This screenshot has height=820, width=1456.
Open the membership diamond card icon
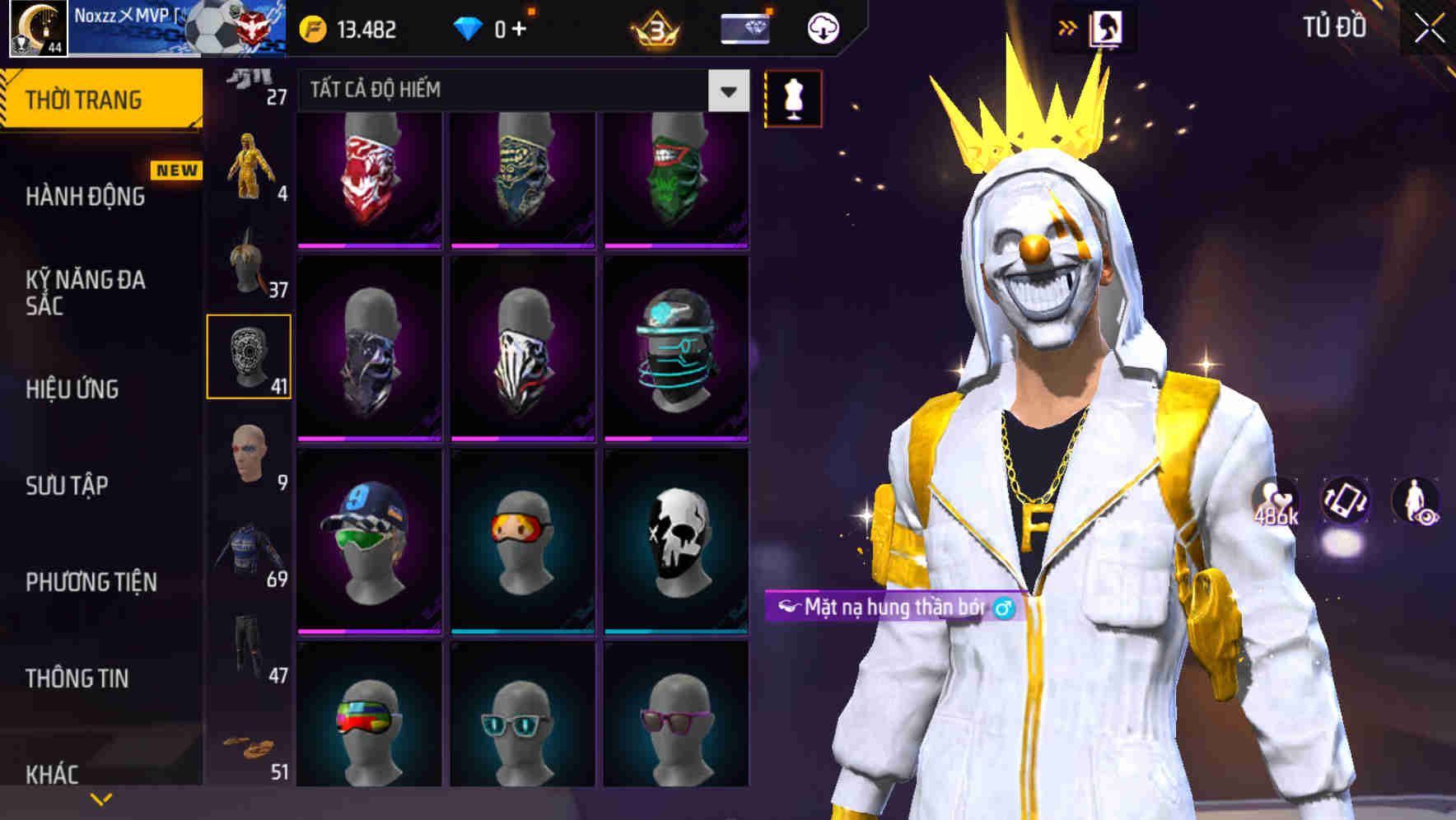(744, 26)
